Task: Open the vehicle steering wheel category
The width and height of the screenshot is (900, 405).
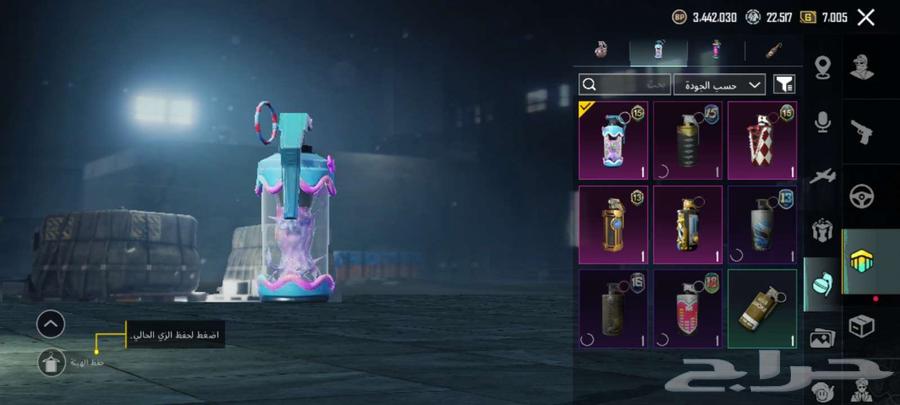Action: pos(861,195)
